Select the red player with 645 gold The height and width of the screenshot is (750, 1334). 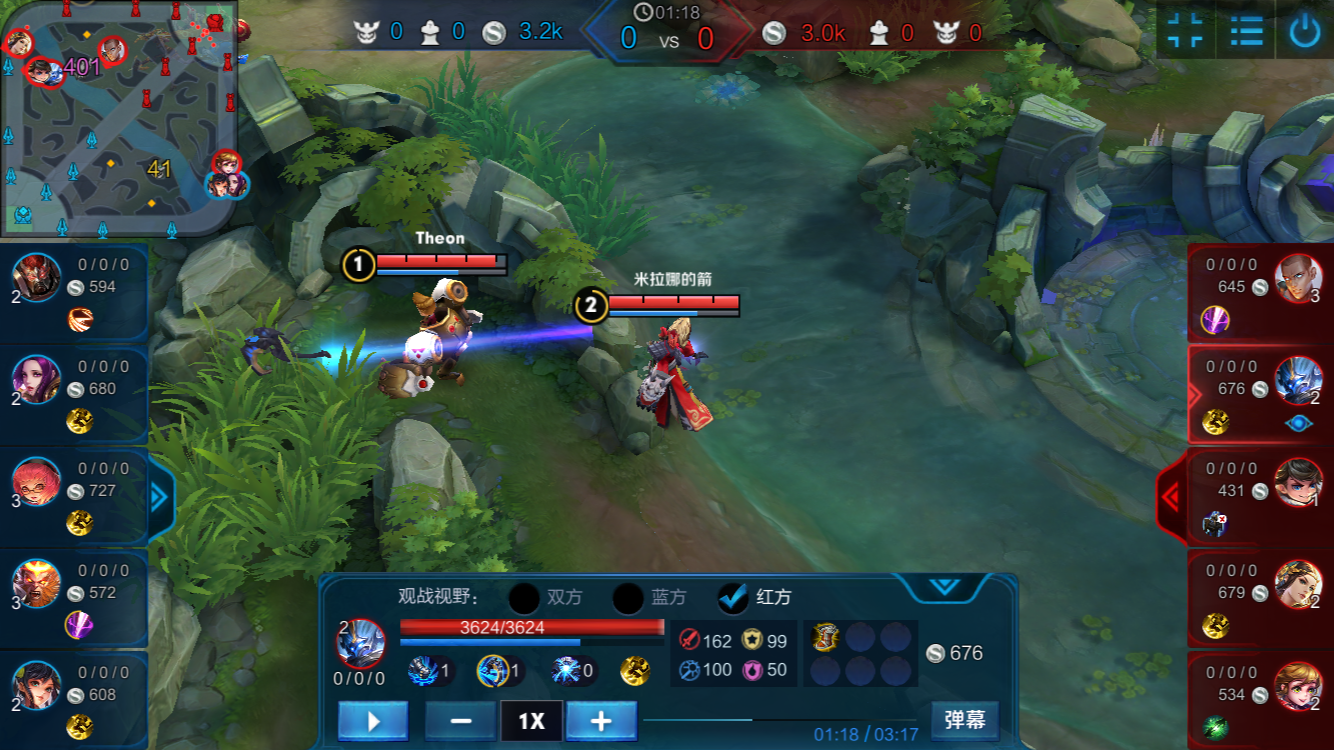coord(1260,292)
